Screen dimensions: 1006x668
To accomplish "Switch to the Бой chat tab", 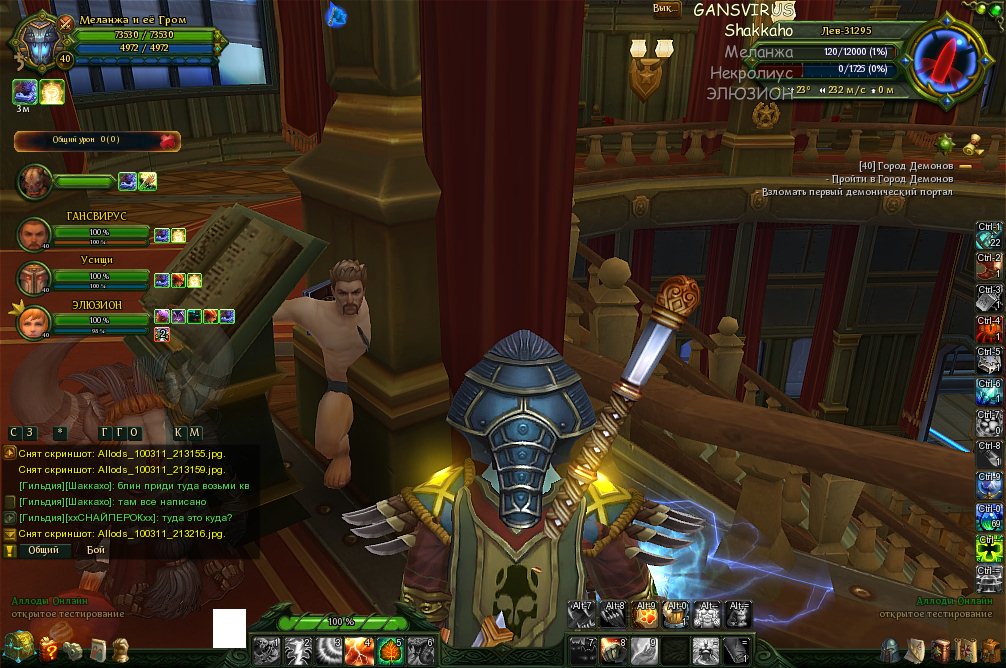I will [95, 550].
